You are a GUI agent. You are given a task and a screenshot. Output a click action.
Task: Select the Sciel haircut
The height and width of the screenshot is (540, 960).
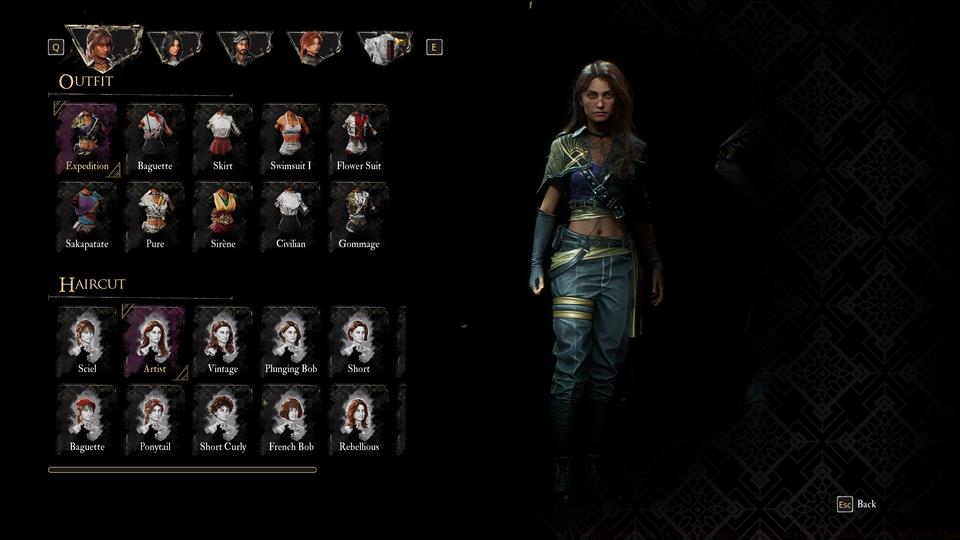pyautogui.click(x=87, y=341)
